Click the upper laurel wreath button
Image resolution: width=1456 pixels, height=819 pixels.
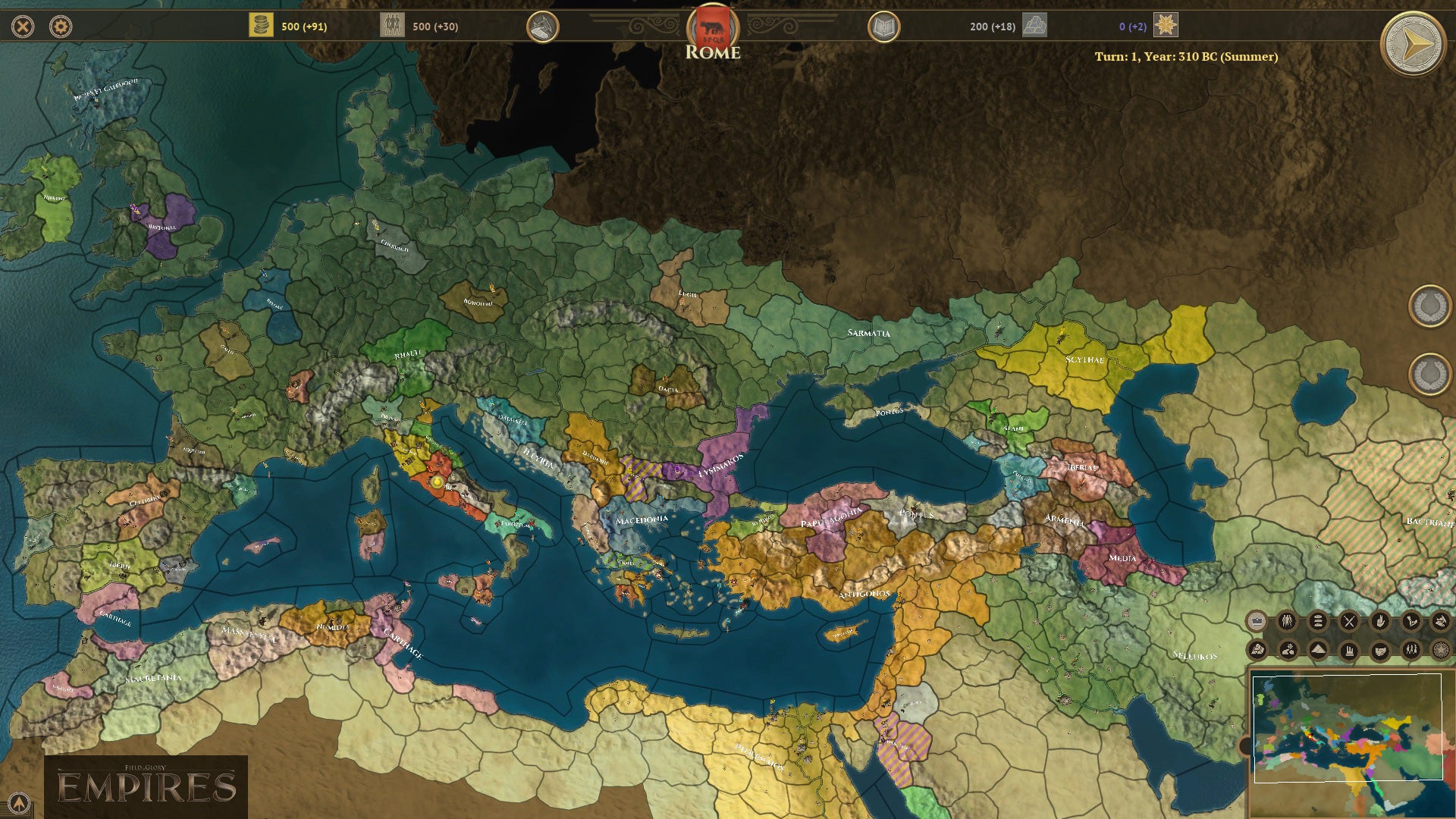pos(1429,306)
